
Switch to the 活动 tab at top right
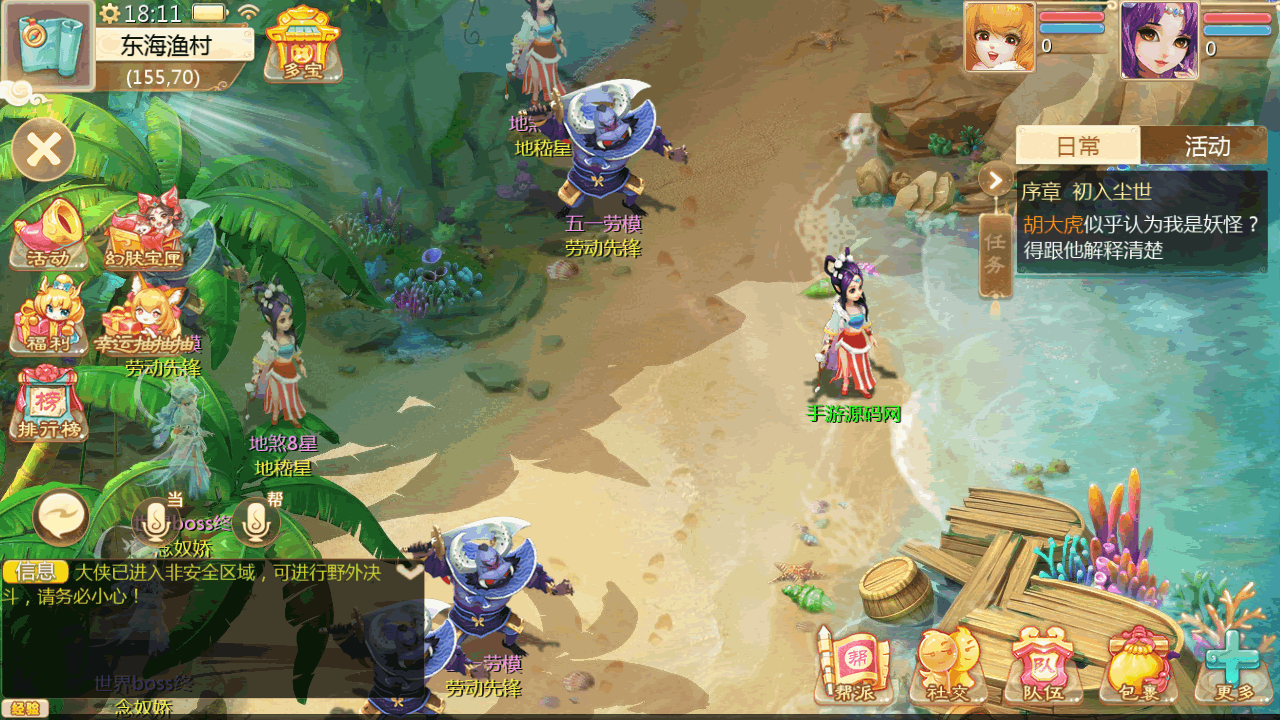pos(1206,146)
